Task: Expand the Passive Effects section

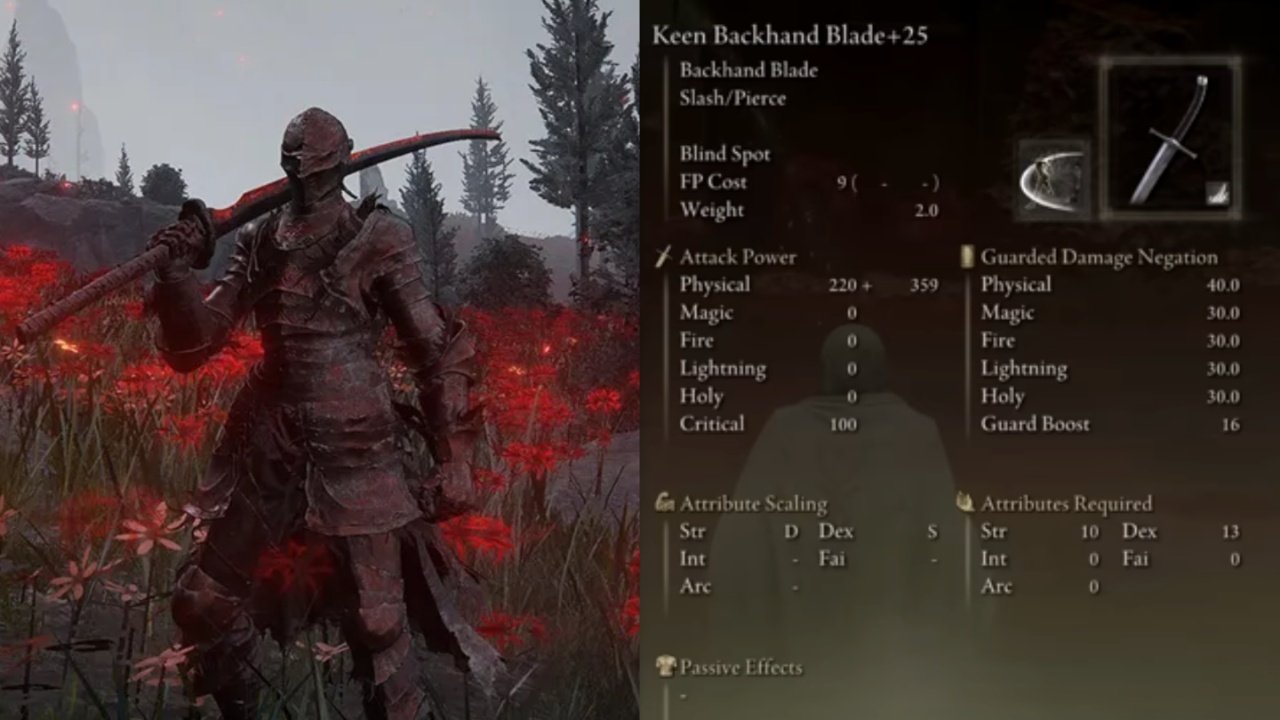Action: tap(742, 668)
